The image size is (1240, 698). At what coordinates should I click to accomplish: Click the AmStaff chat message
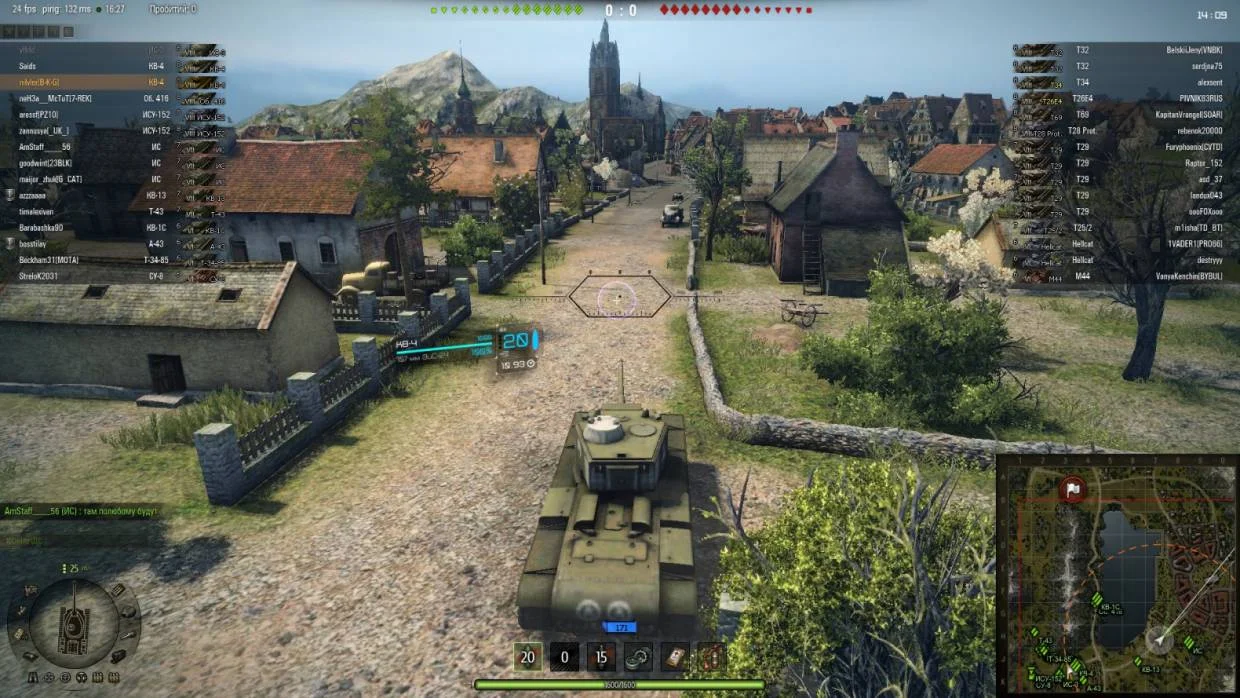[80, 511]
